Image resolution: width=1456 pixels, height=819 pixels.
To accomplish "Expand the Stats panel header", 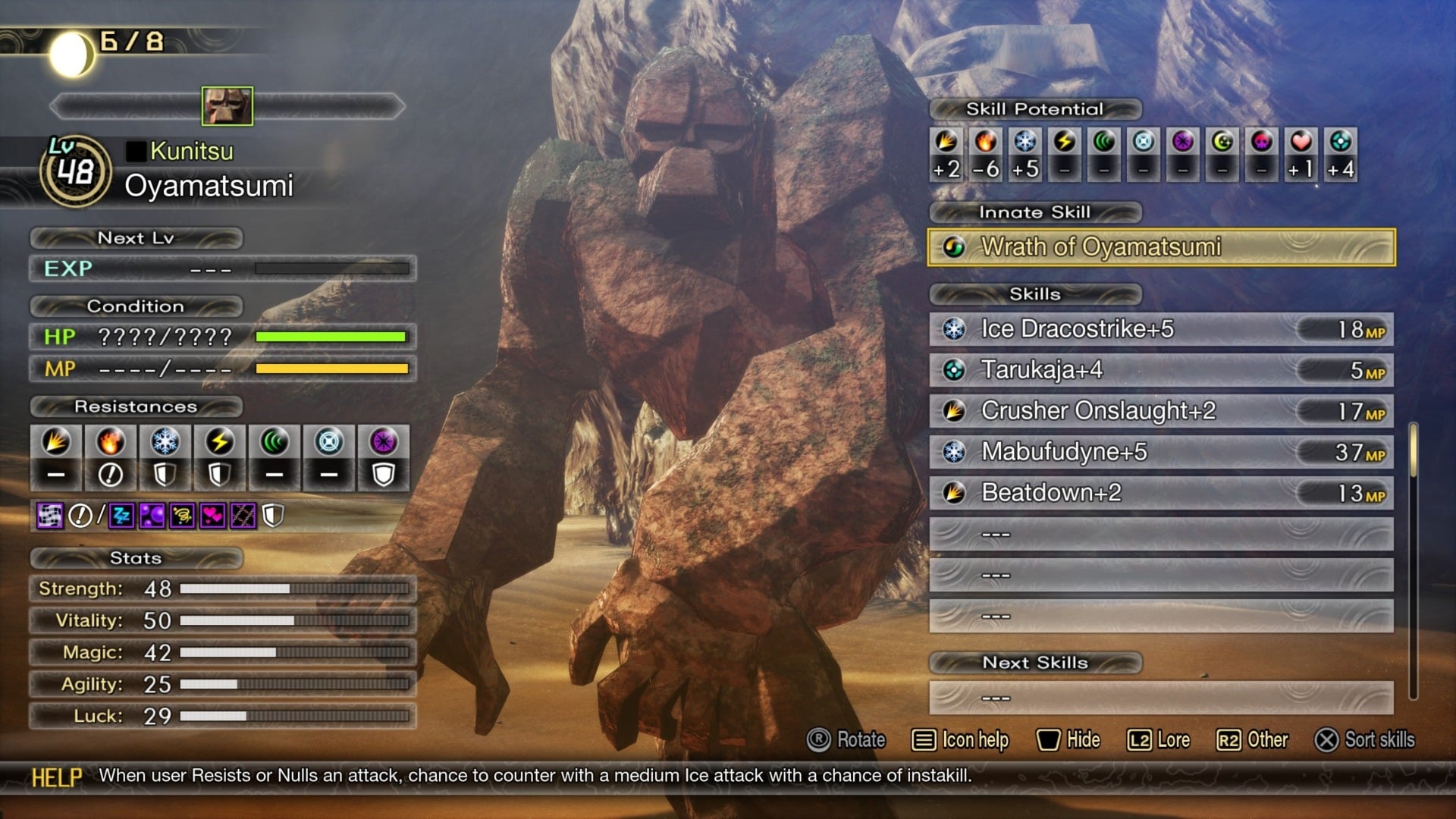I will (135, 559).
